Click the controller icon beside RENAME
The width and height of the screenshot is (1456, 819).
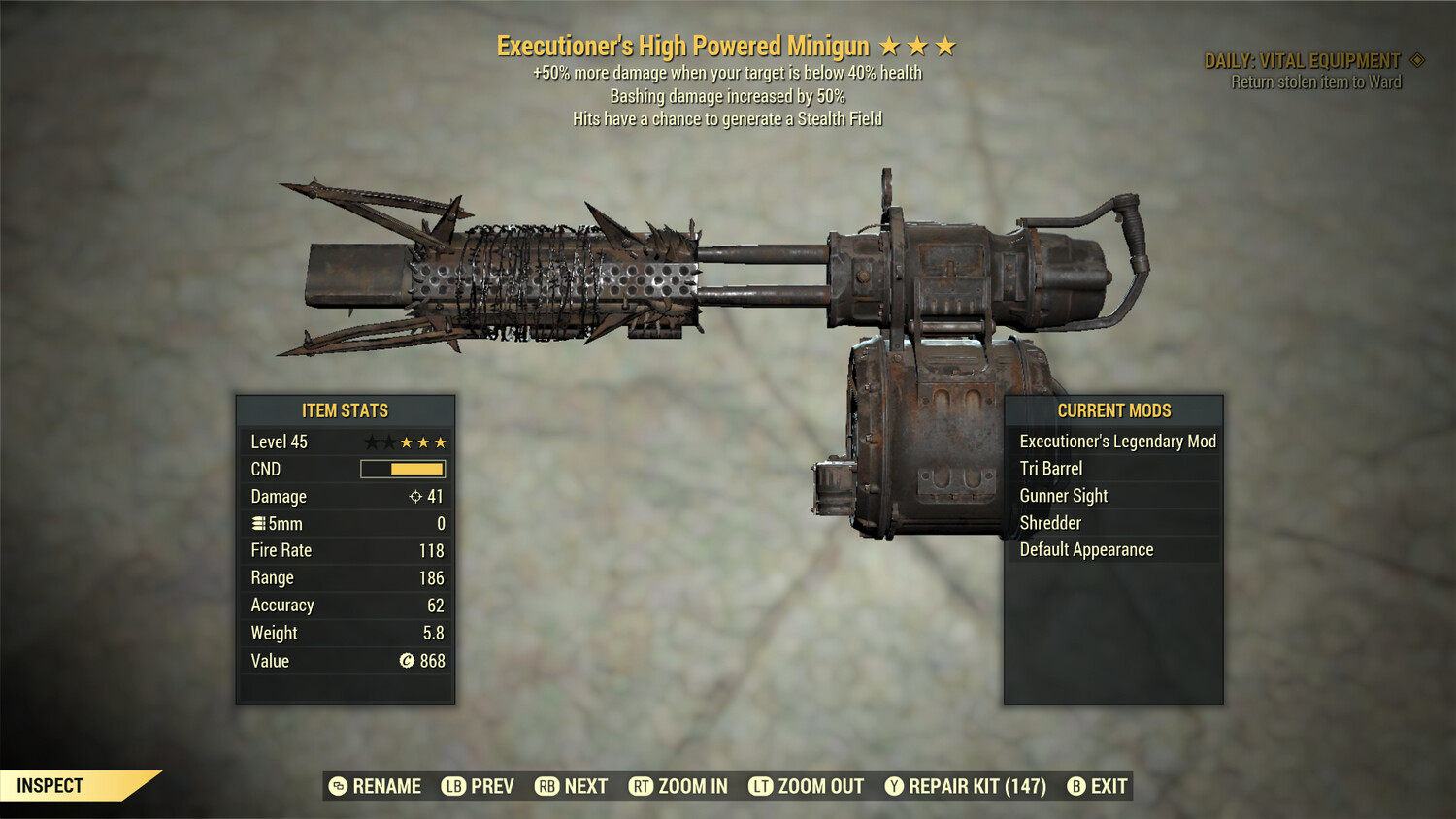coord(339,786)
